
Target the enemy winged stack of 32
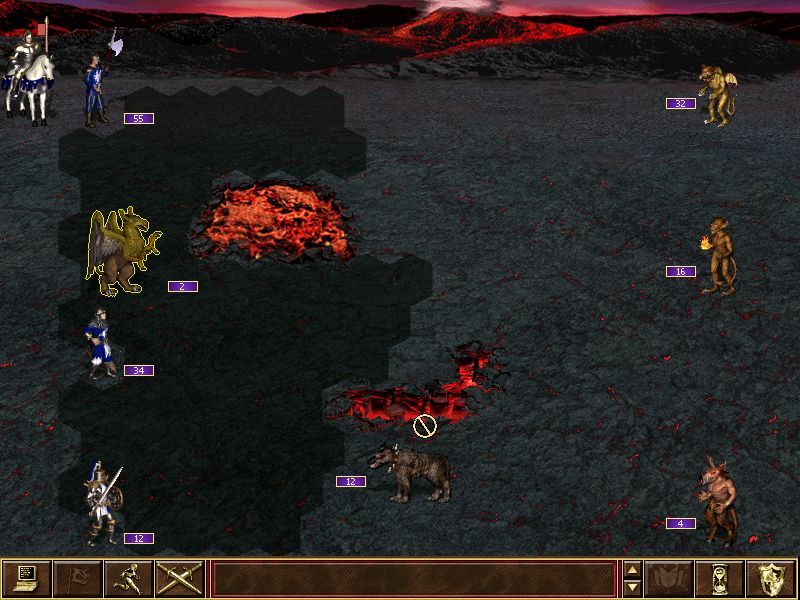pyautogui.click(x=717, y=94)
